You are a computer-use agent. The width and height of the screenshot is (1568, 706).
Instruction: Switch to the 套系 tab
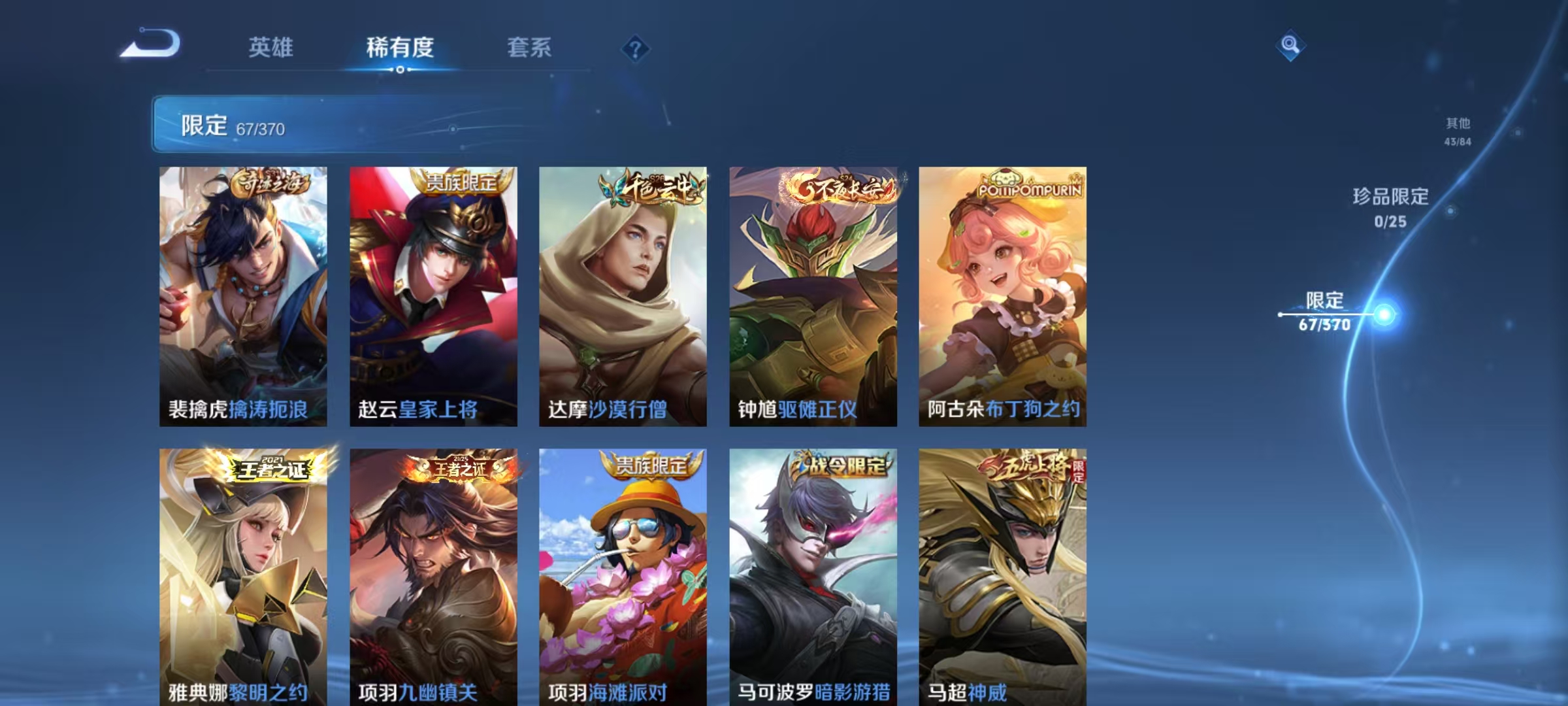tap(529, 48)
